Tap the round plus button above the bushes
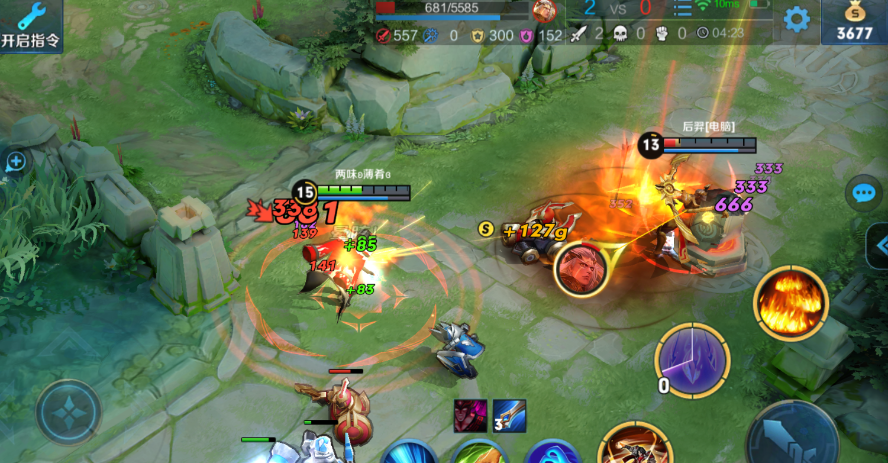Screen dimensions: 888x463 [15, 162]
